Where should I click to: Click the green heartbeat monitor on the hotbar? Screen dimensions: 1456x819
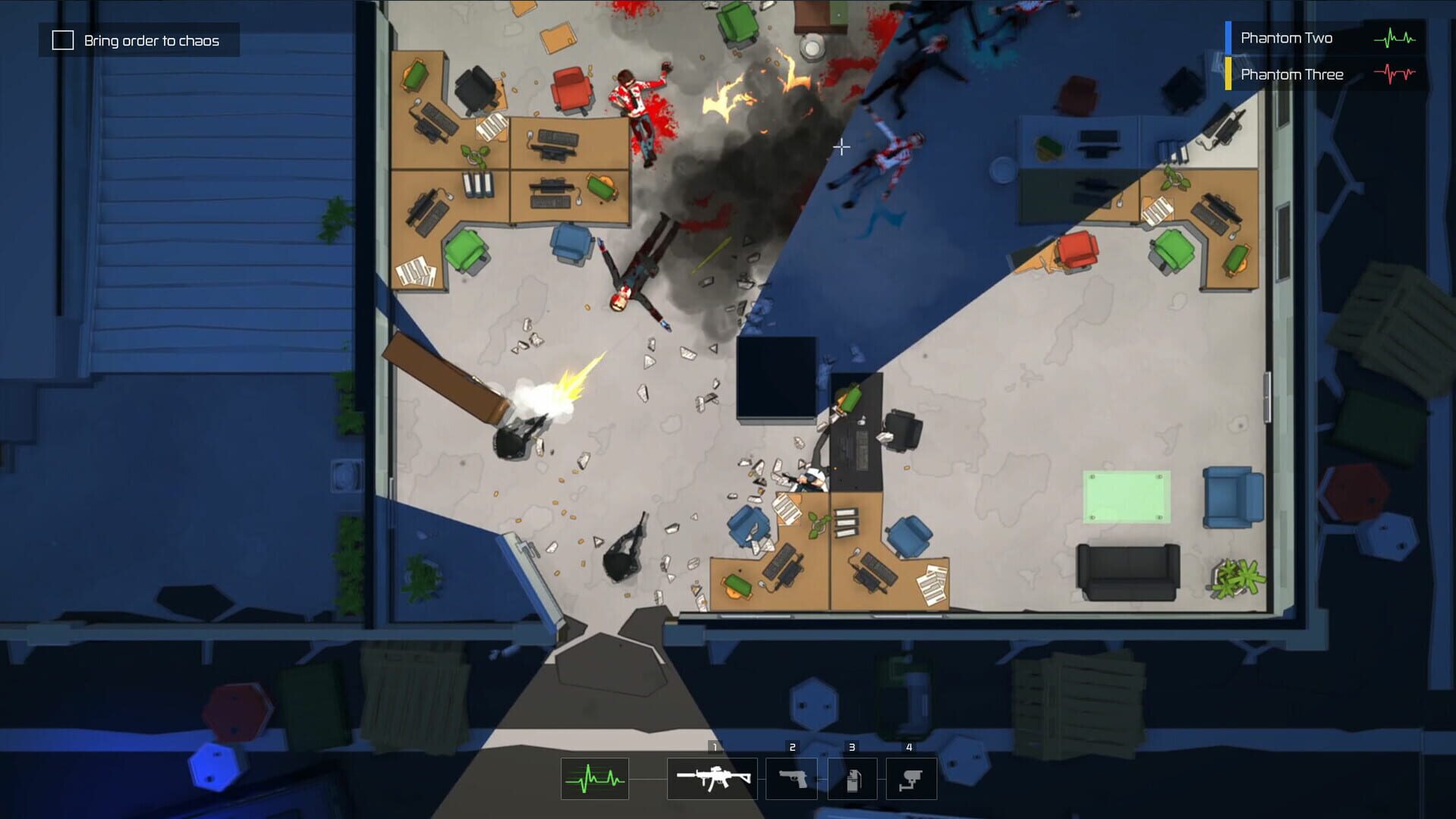(593, 778)
